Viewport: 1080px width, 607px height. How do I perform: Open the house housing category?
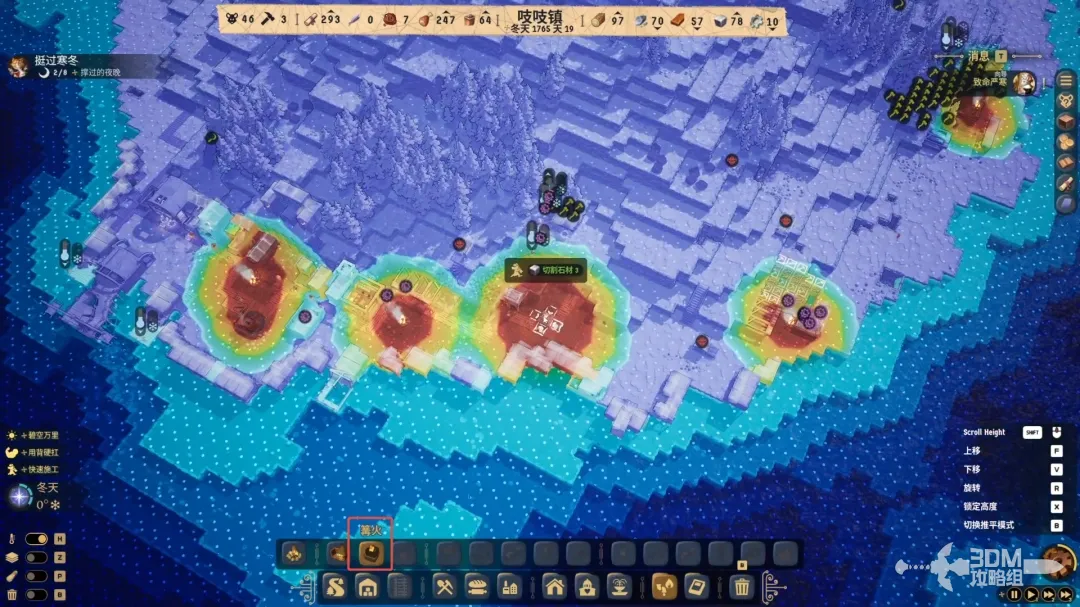point(555,587)
